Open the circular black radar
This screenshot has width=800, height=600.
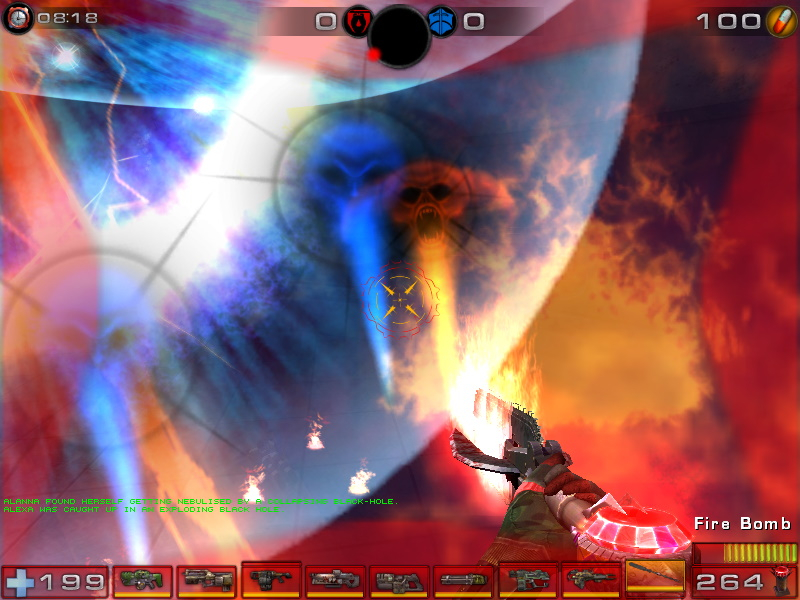pos(399,36)
